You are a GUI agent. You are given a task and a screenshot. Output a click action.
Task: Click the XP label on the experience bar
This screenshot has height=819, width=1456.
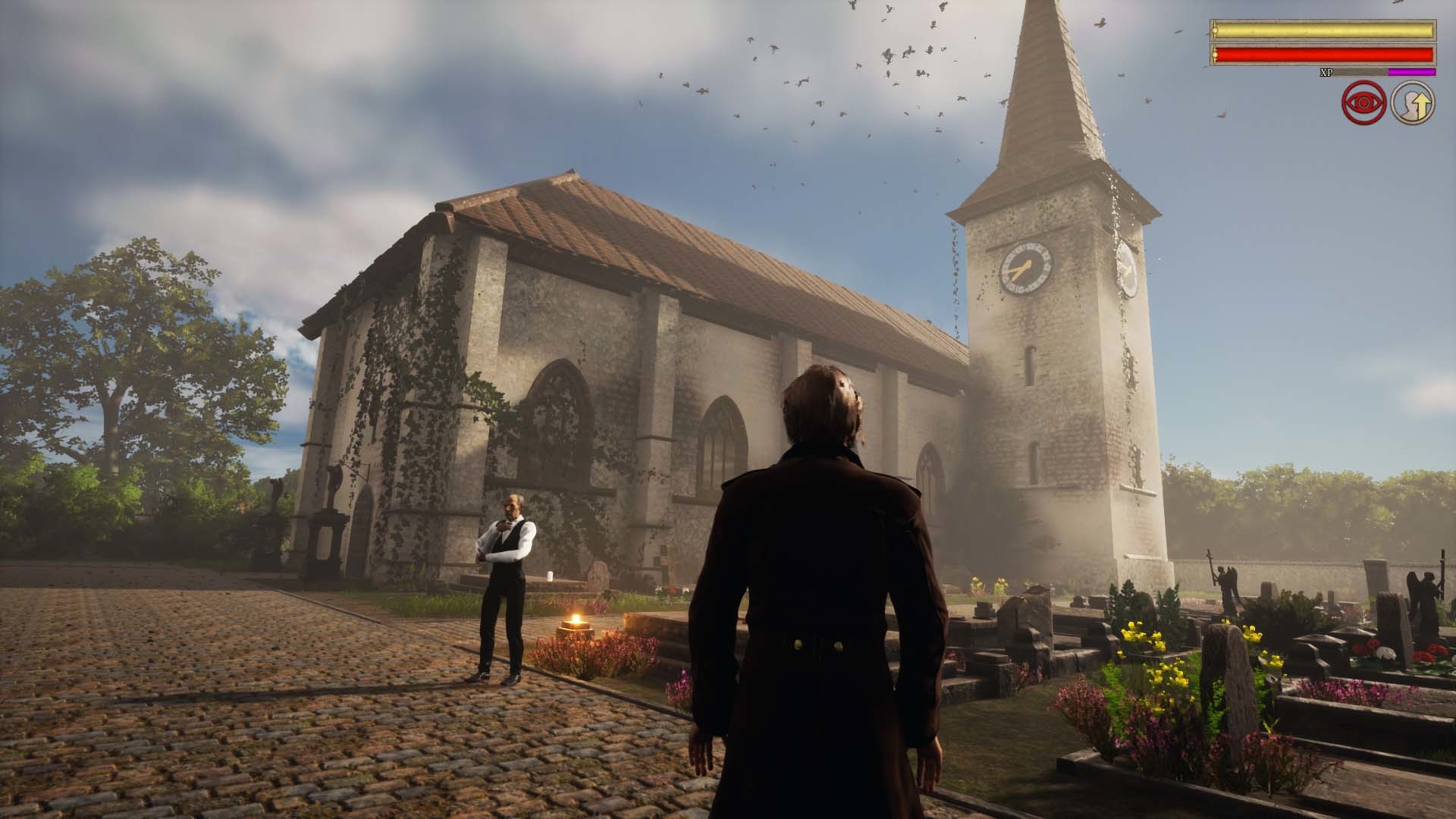[1326, 72]
